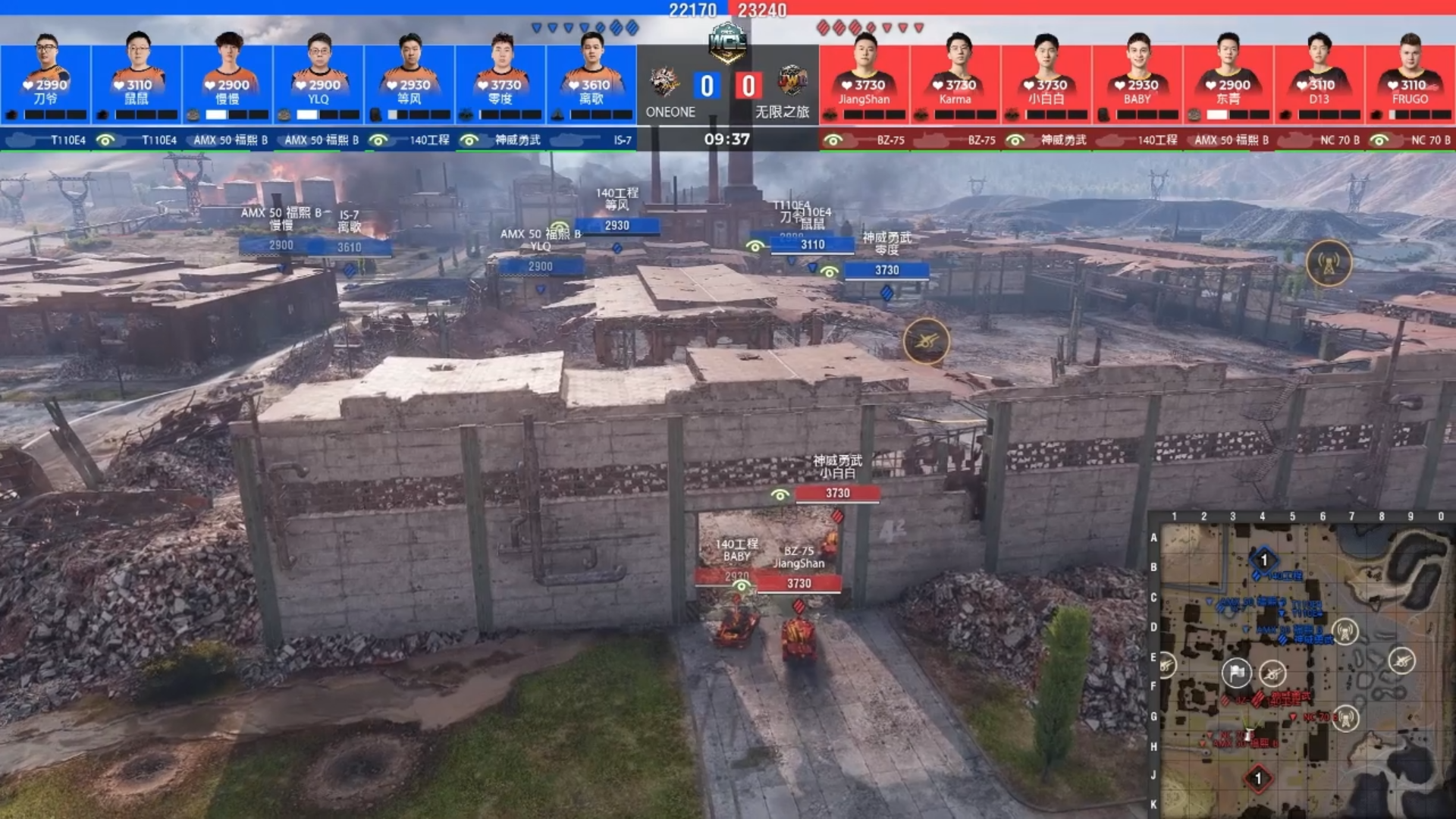Pick the 零度 player card
This screenshot has height=819, width=1456.
pos(500,77)
